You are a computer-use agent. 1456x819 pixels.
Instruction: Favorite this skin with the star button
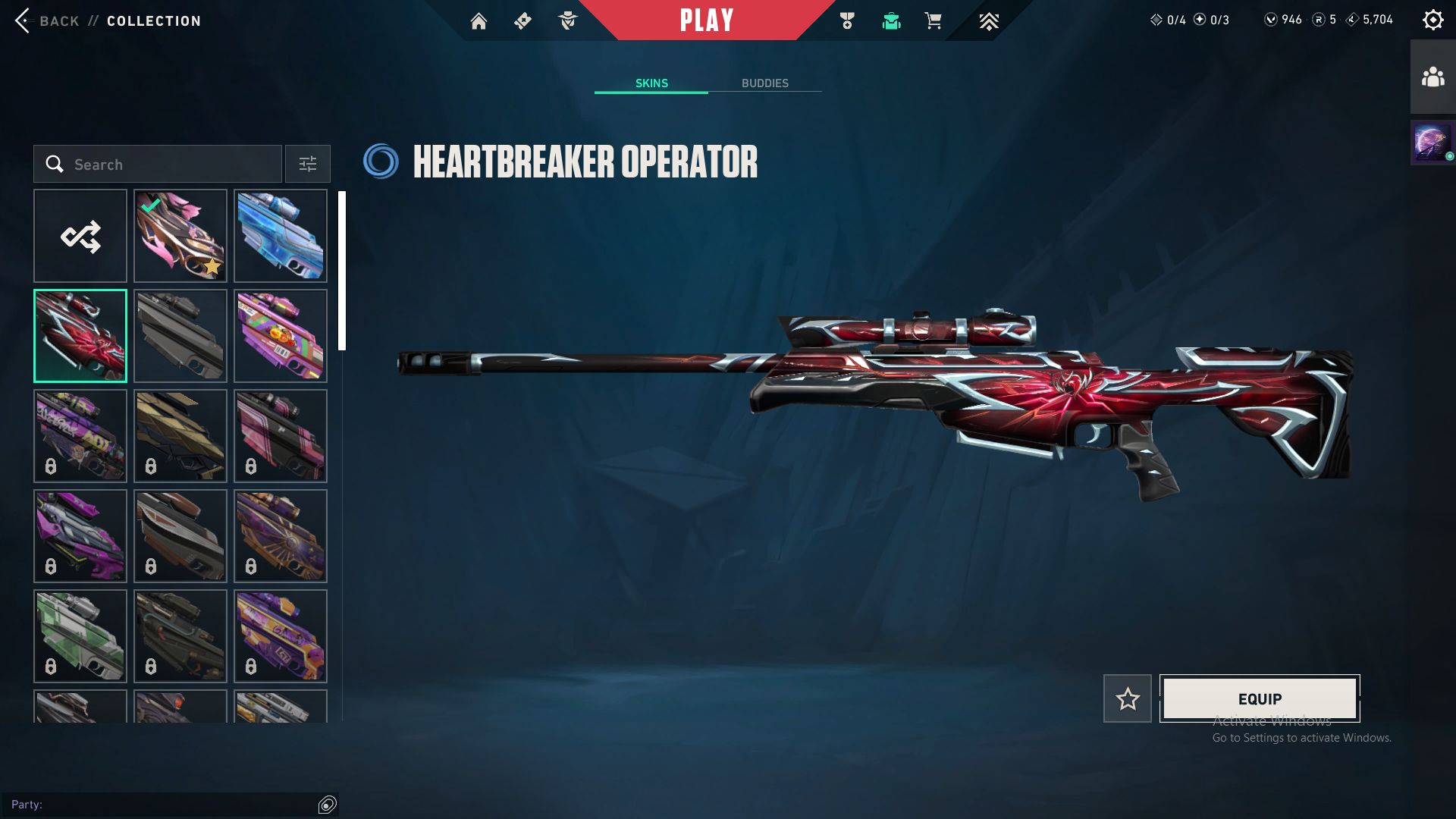pyautogui.click(x=1128, y=698)
